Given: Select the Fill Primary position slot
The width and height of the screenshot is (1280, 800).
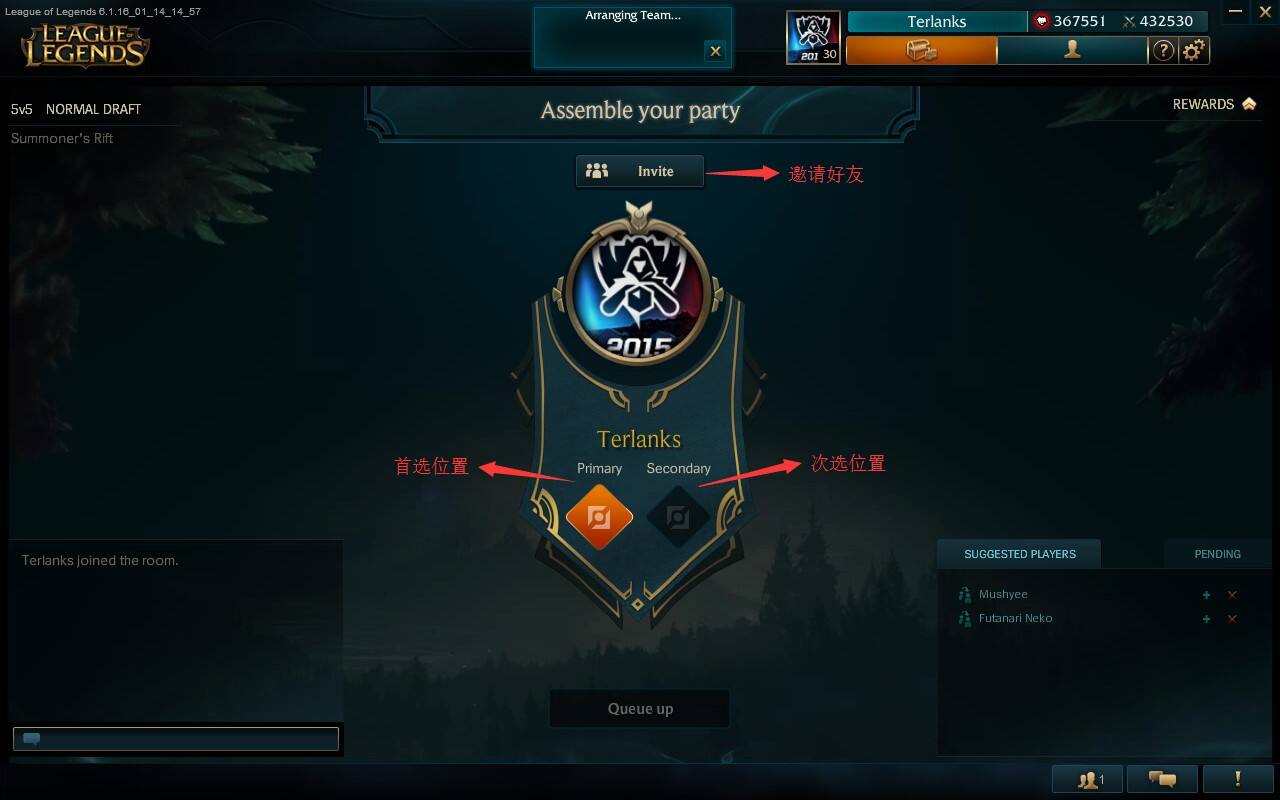Looking at the screenshot, I should pos(598,517).
